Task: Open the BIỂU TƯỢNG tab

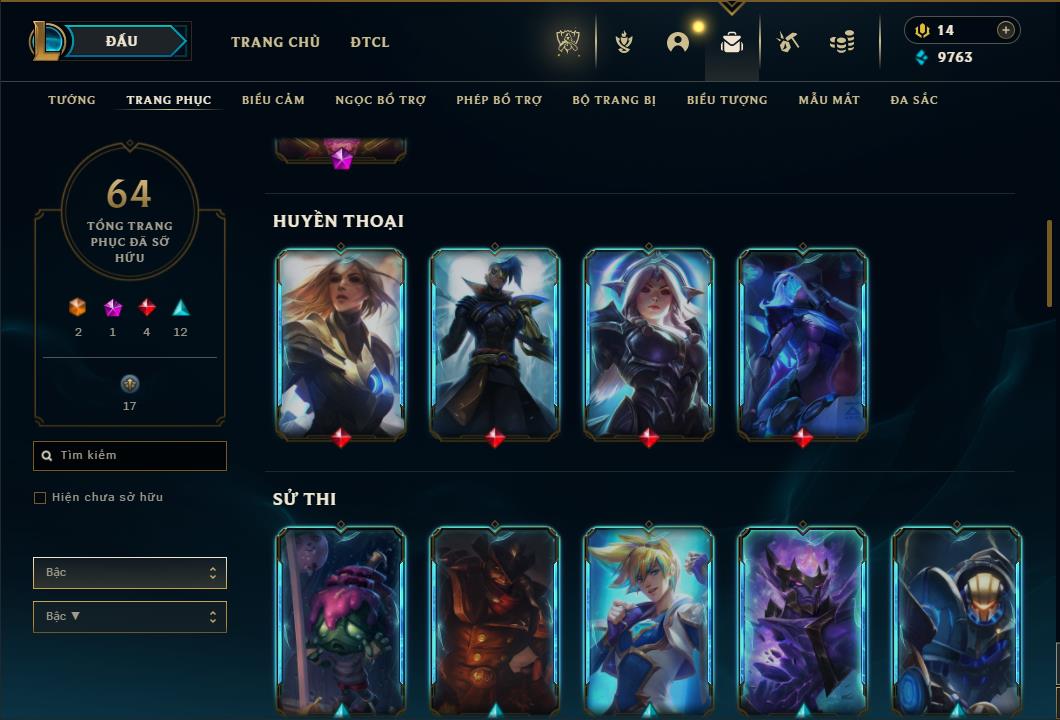Action: point(727,100)
